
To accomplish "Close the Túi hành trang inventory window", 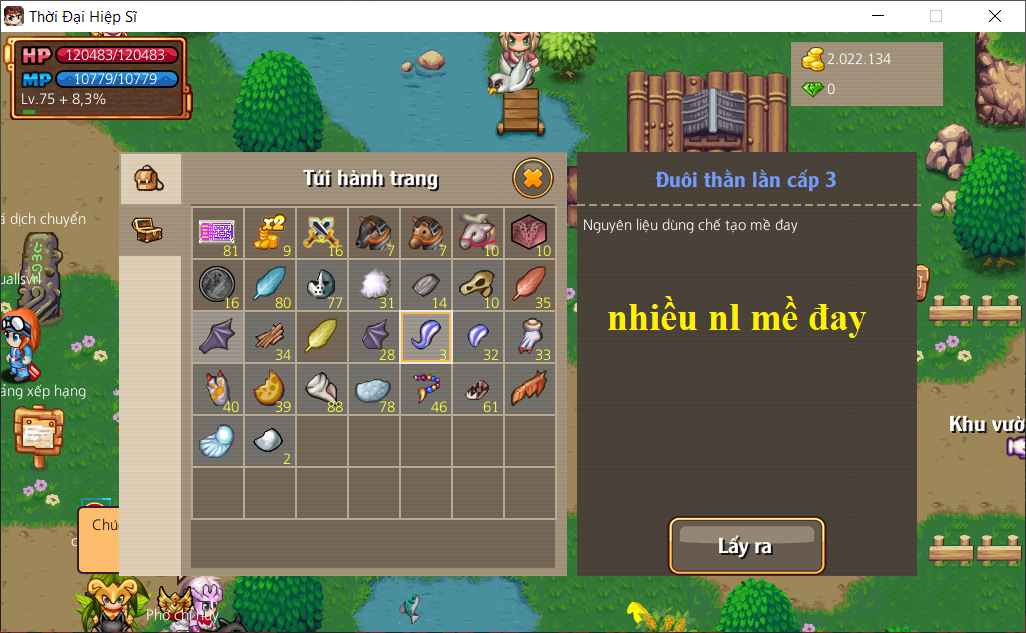I will (x=533, y=179).
